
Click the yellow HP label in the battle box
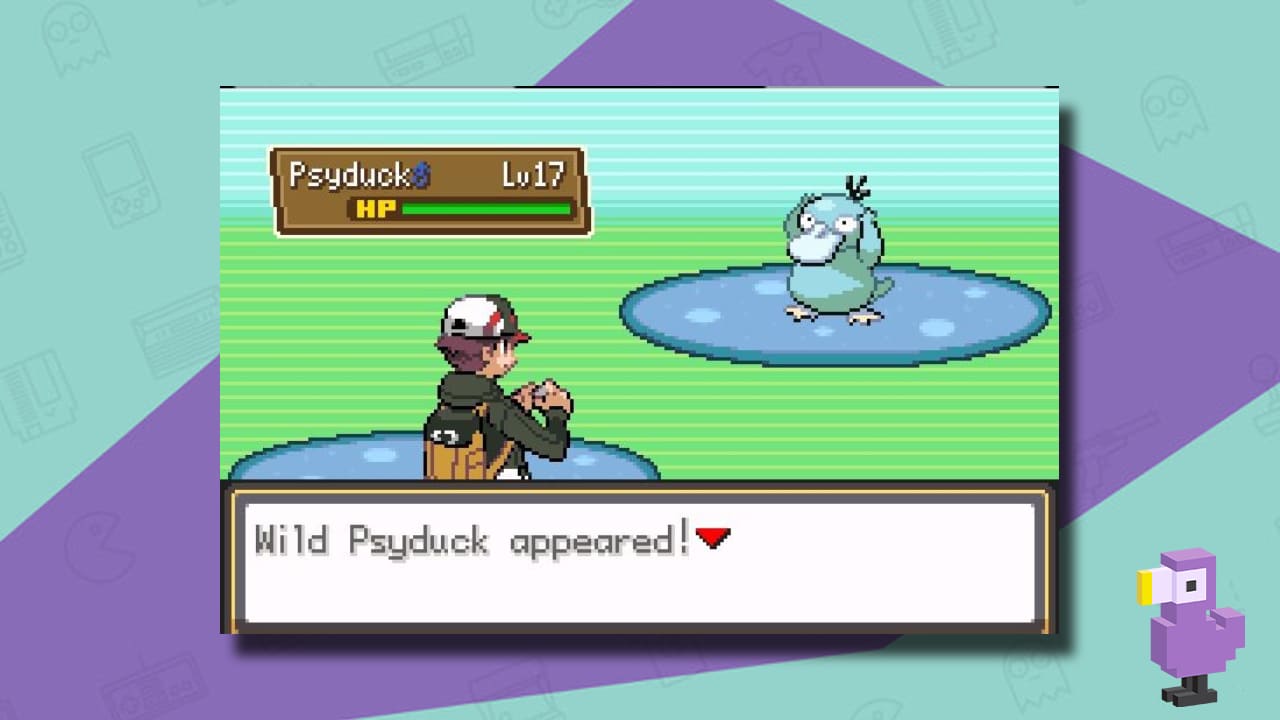[374, 208]
